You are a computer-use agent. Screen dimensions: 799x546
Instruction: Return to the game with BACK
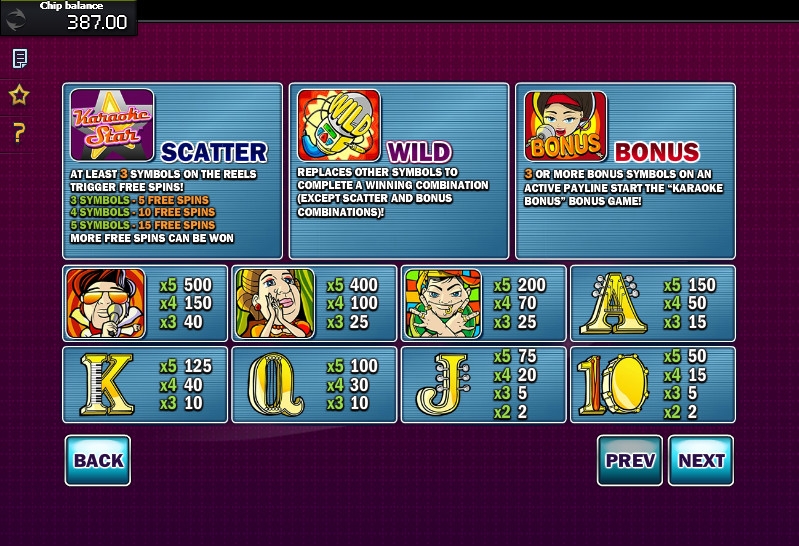pyautogui.click(x=98, y=460)
